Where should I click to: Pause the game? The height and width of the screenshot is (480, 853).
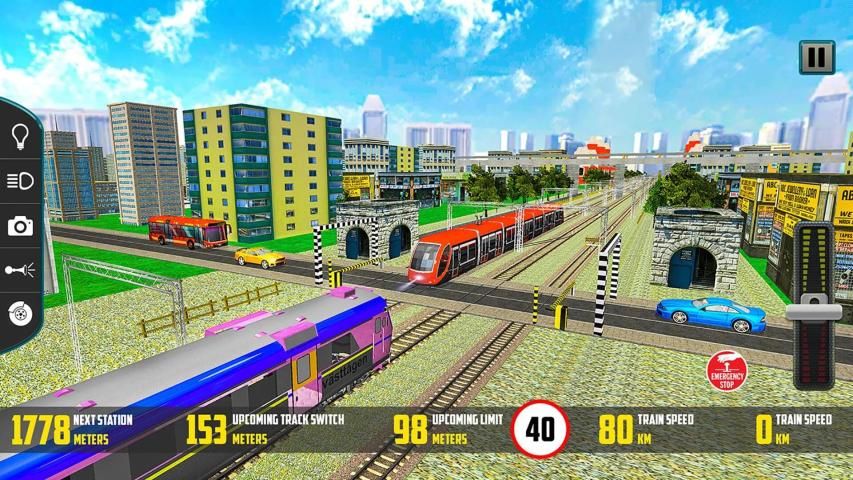click(816, 57)
